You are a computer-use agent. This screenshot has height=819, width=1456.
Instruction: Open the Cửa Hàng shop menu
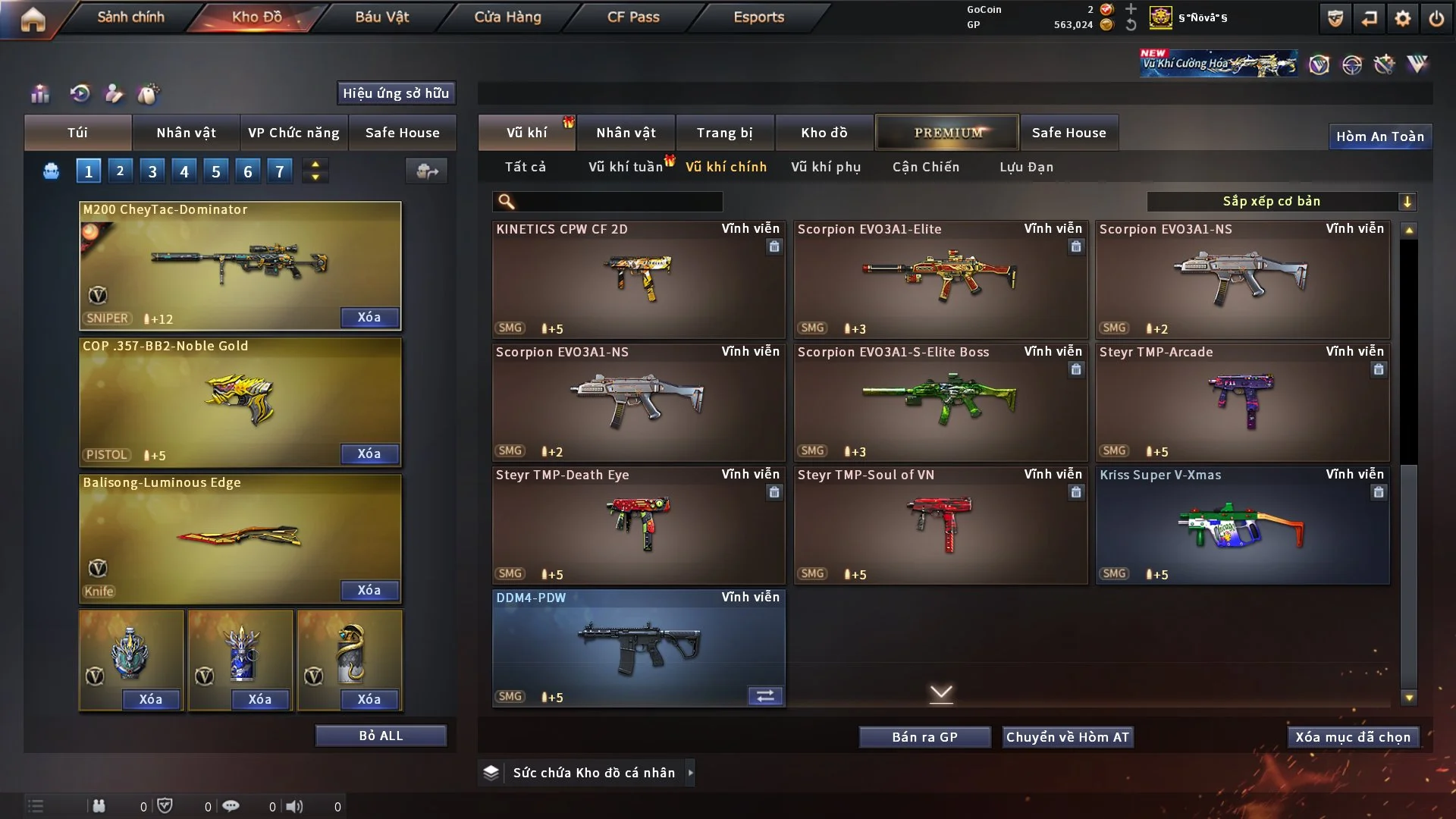point(507,17)
